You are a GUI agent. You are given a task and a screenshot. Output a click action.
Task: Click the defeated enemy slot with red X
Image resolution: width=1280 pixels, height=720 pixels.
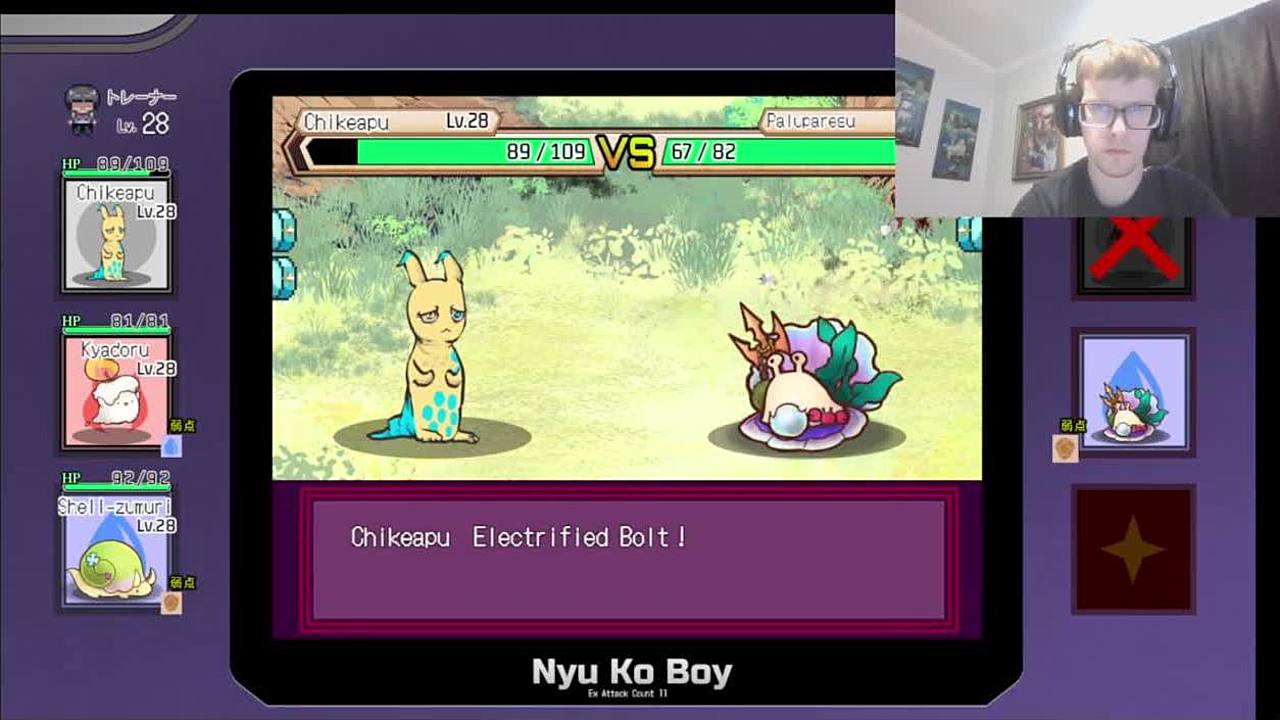(x=1133, y=256)
